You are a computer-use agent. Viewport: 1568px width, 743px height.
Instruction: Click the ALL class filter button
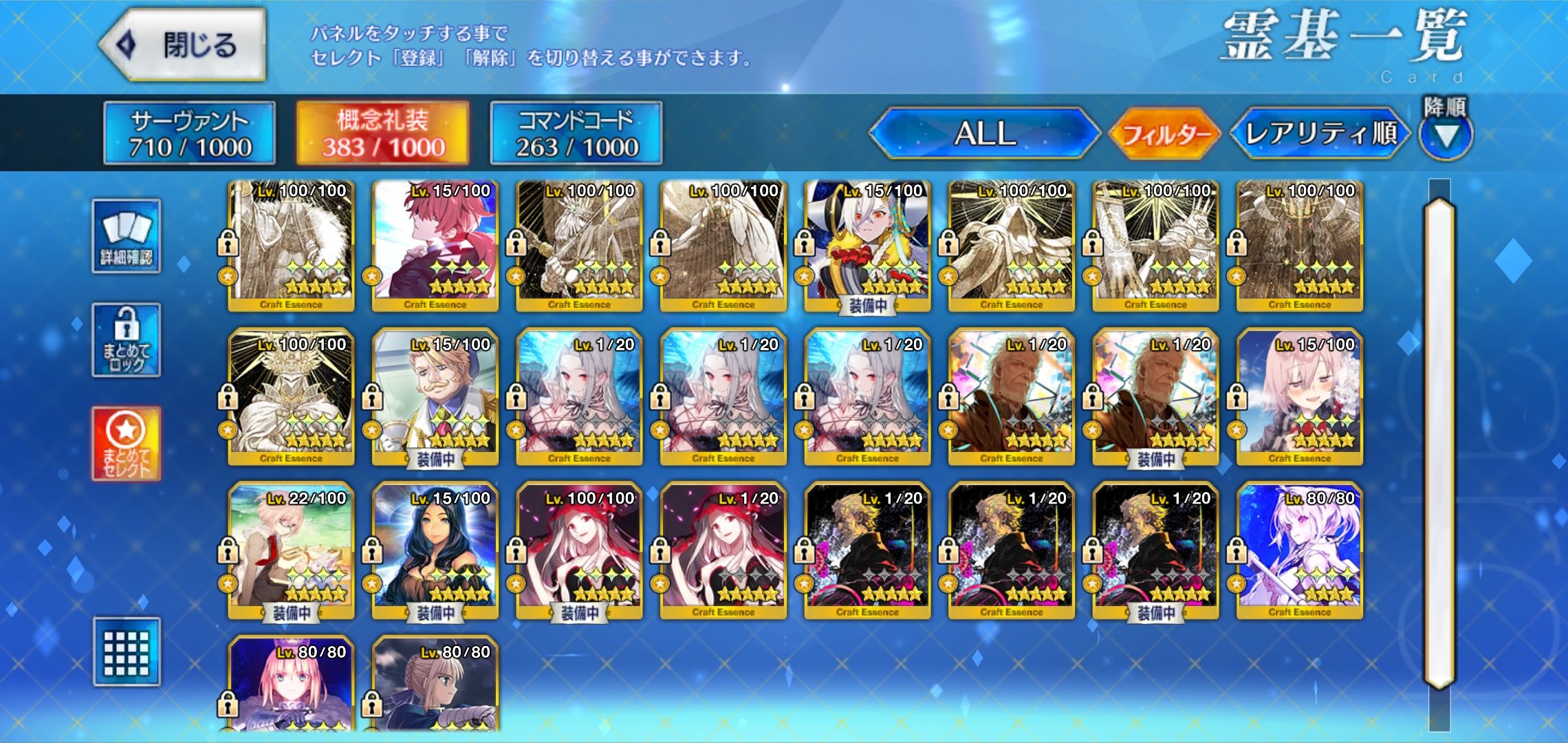(x=984, y=133)
